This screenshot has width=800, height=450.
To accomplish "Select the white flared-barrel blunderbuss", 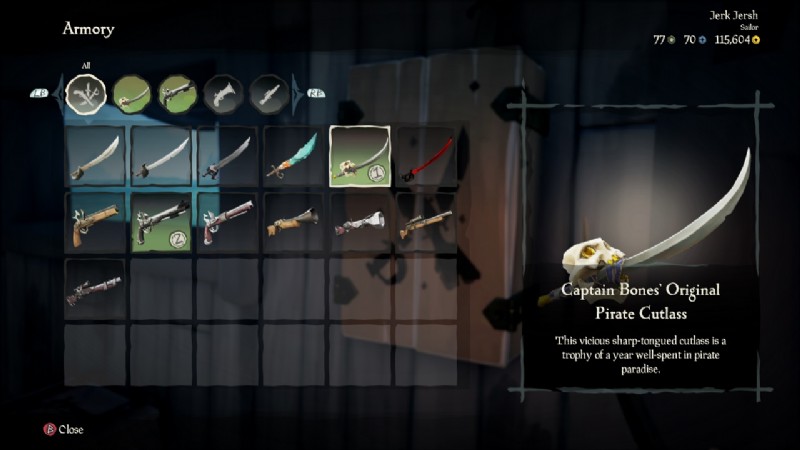I will (359, 221).
